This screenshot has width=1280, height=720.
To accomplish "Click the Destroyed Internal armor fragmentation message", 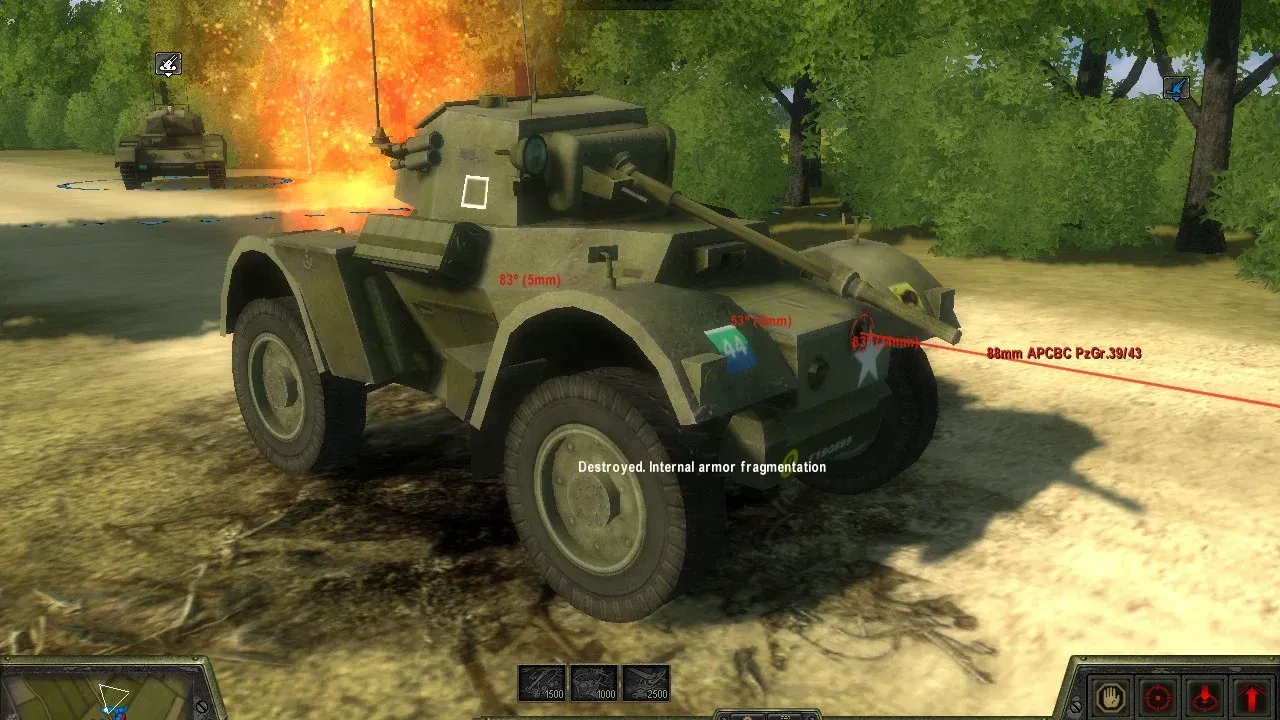I will click(701, 466).
